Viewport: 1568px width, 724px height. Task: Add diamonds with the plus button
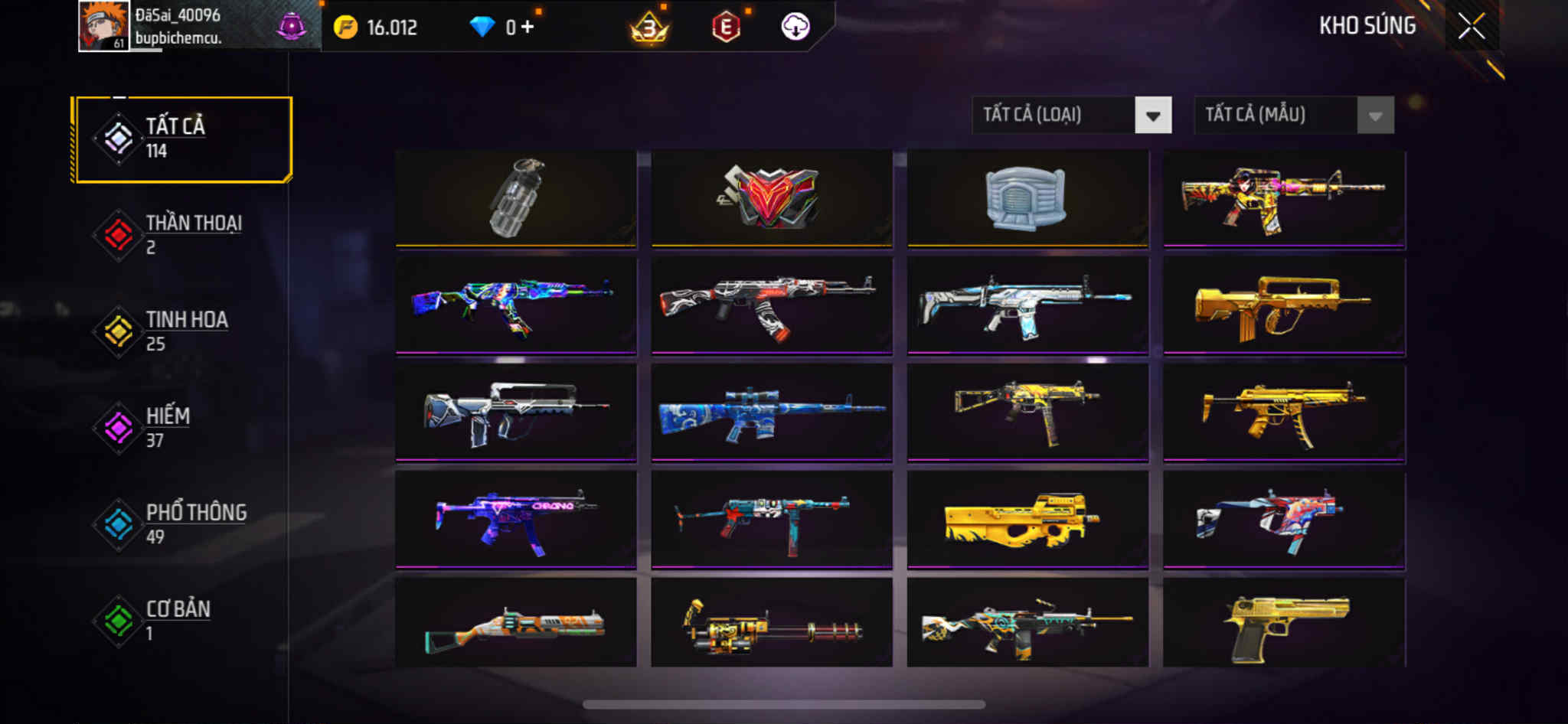[x=527, y=28]
